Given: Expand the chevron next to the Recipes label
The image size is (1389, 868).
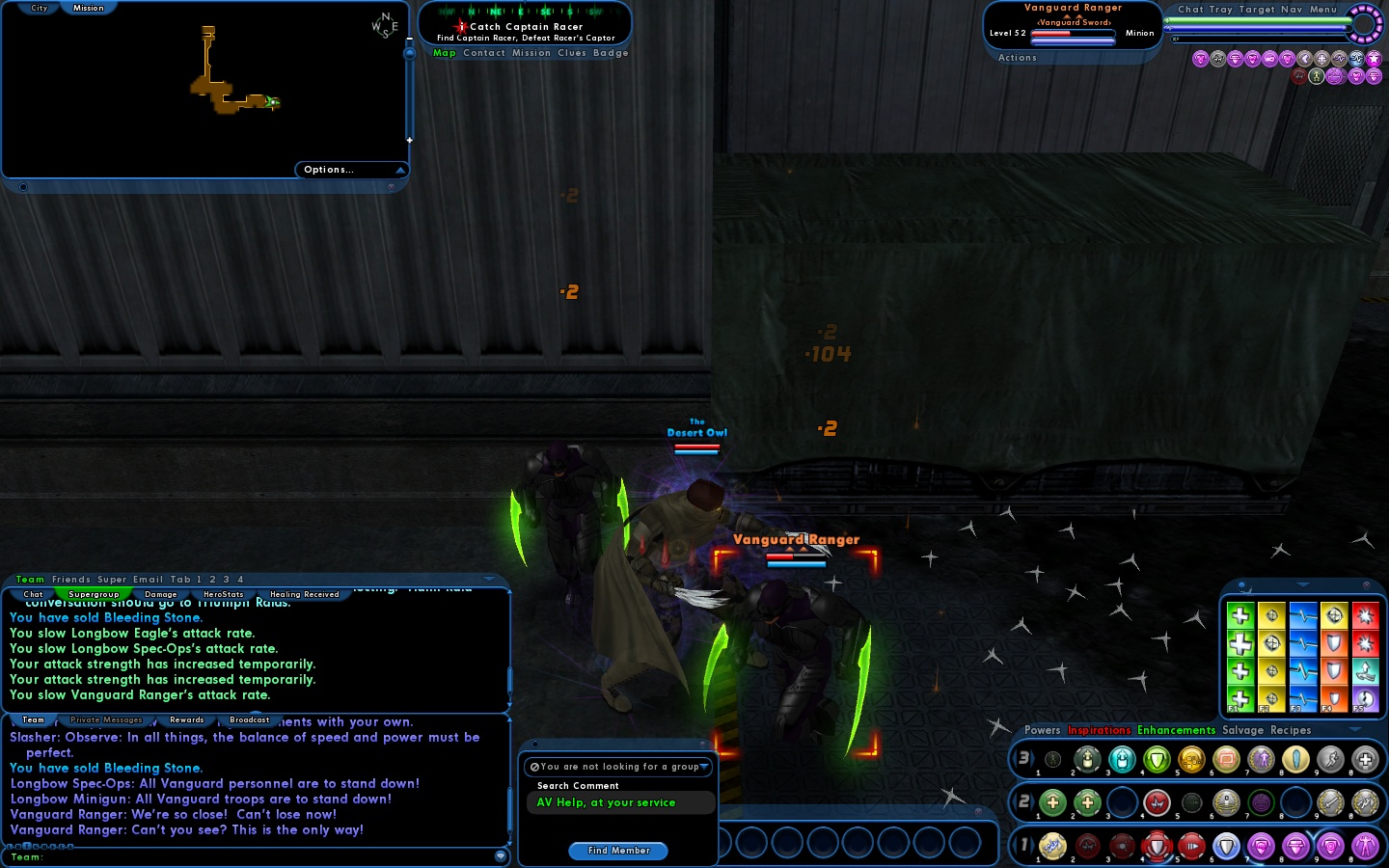Looking at the screenshot, I should [1354, 731].
